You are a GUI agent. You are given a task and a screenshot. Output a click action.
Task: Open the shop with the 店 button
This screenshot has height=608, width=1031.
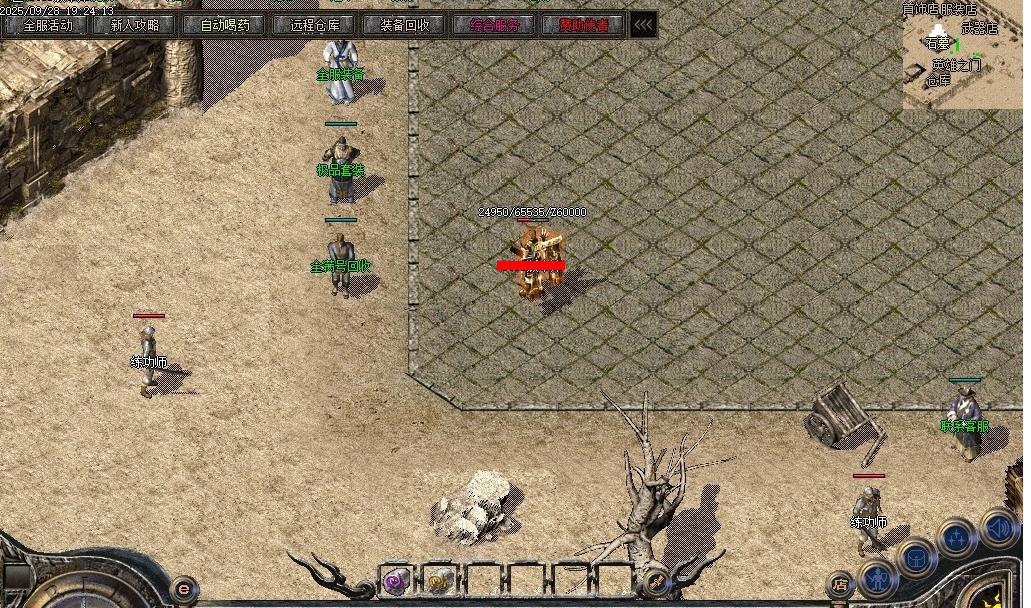click(841, 585)
